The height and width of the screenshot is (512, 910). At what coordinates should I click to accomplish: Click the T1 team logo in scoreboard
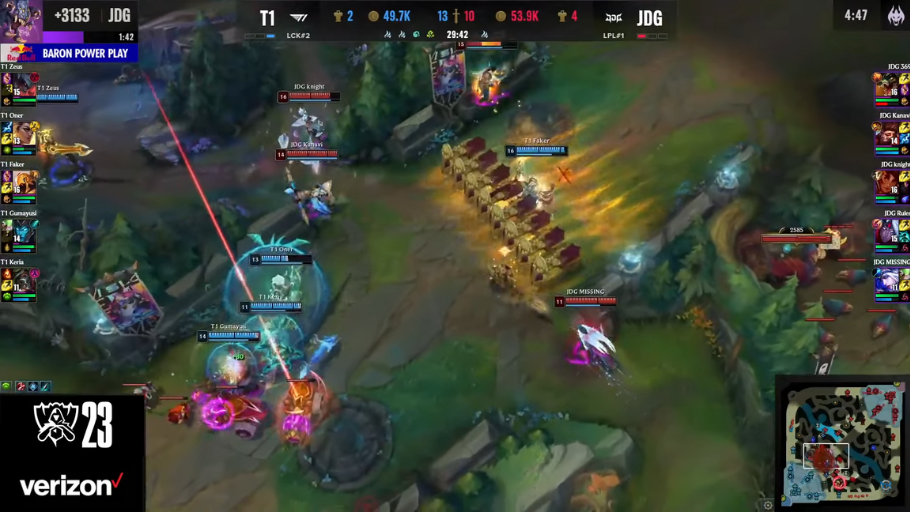click(299, 18)
